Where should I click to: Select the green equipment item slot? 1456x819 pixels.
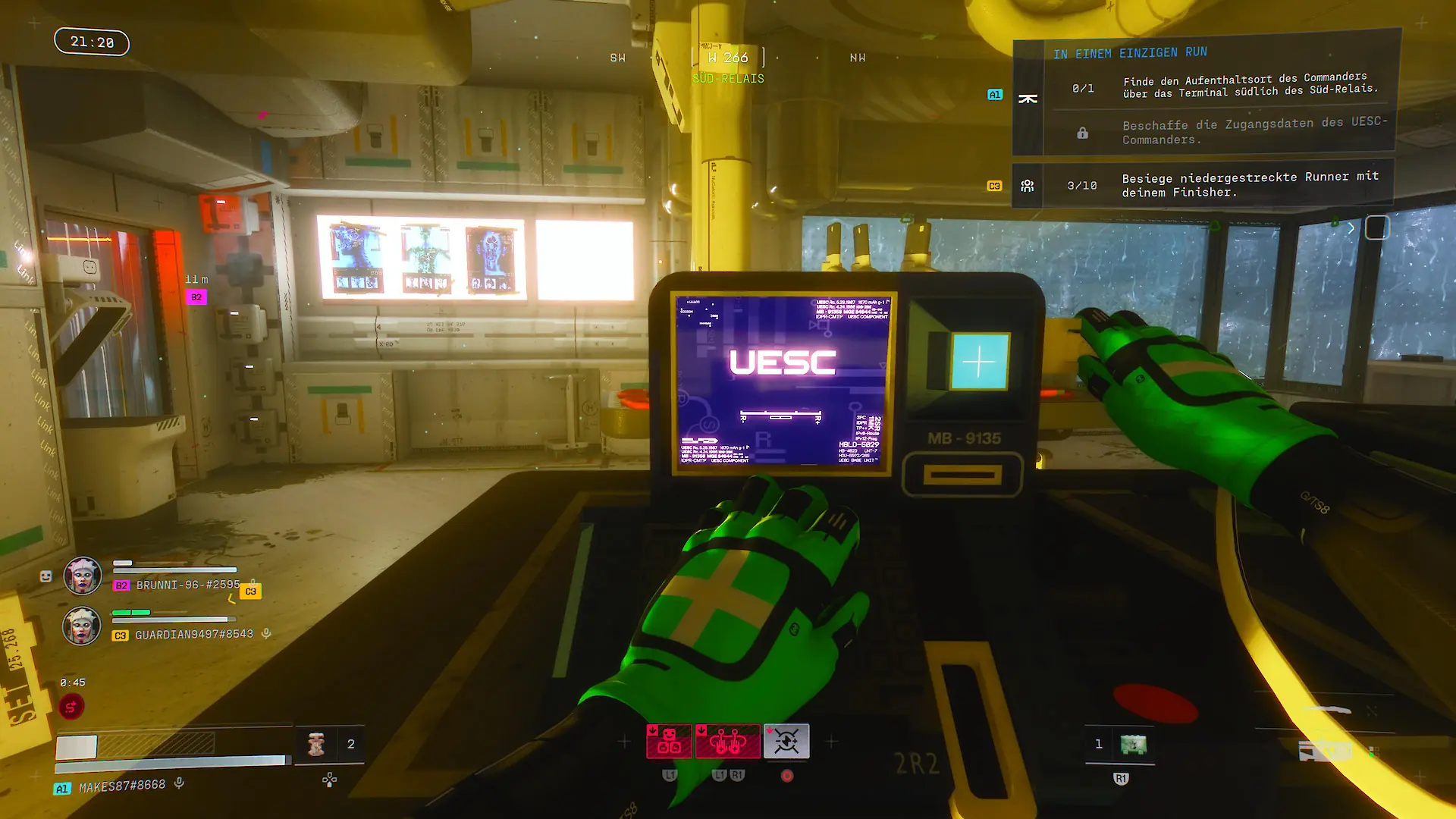[x=1133, y=744]
